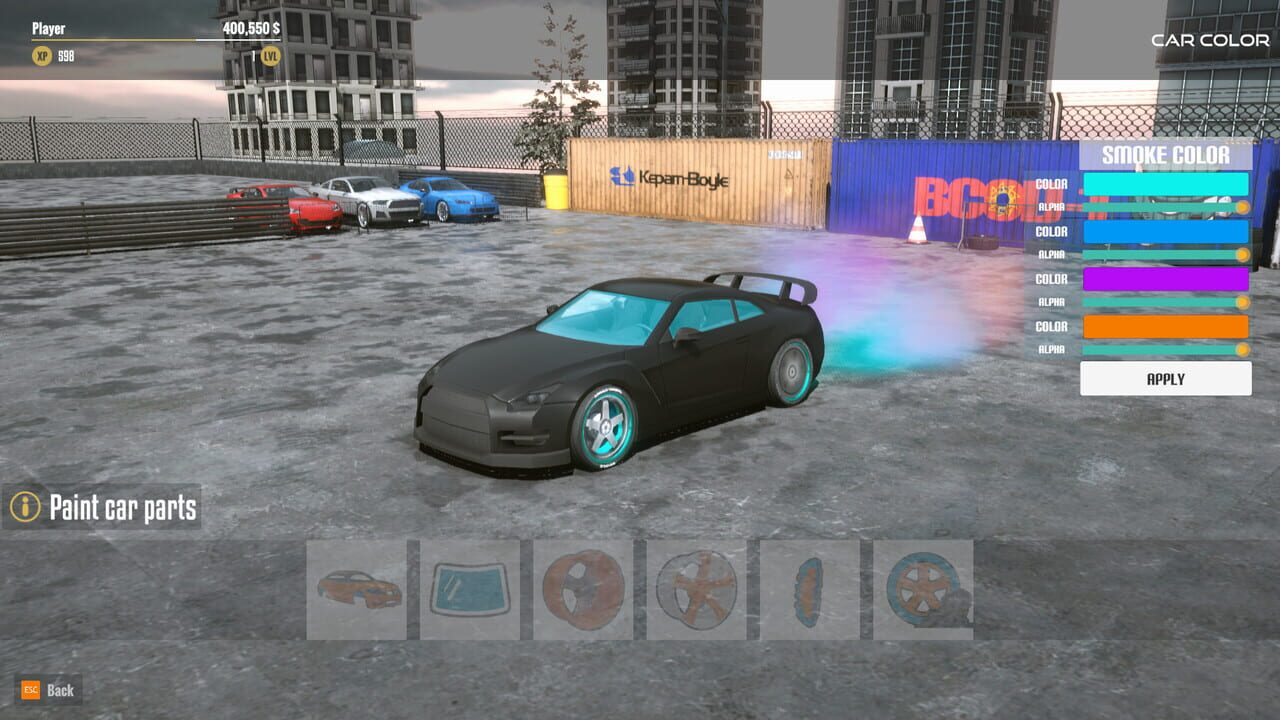Click the ESC Back button
This screenshot has width=1280, height=720.
[x=45, y=690]
